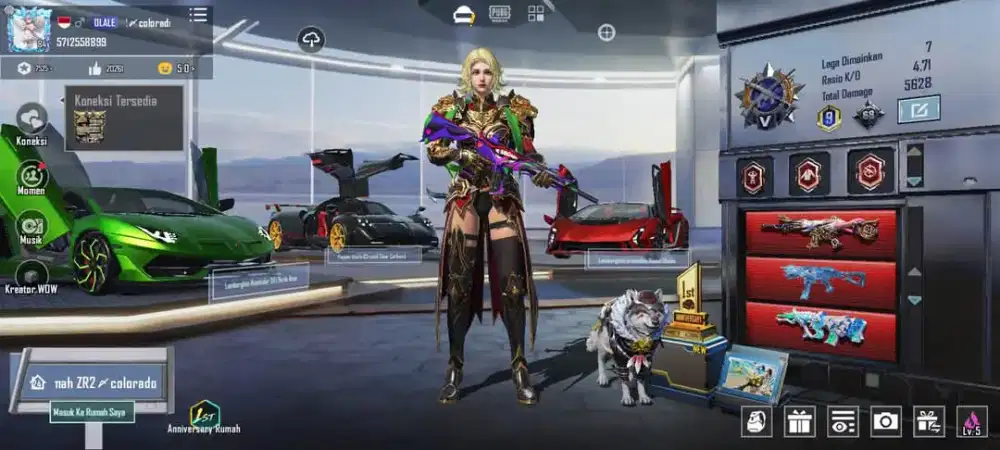Click the crosshair icon at the top
The width and height of the screenshot is (1000, 450).
(606, 33)
